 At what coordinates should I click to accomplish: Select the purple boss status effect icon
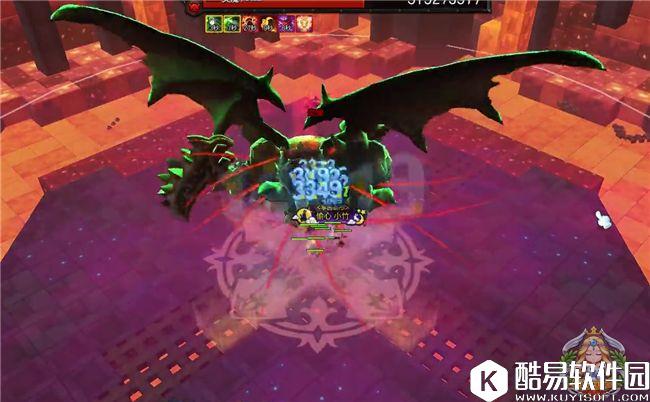[x=286, y=23]
